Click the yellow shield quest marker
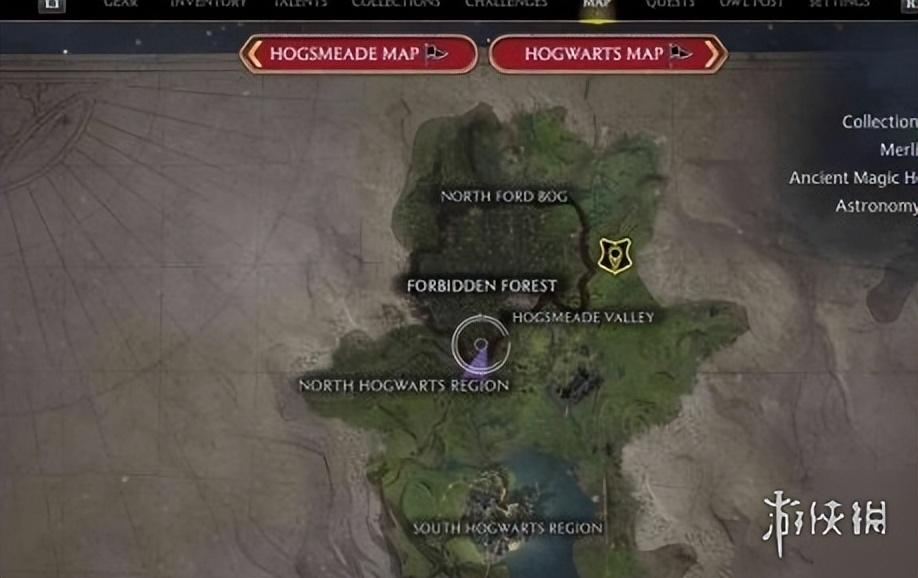Screen dimensions: 918x578 (x=614, y=256)
